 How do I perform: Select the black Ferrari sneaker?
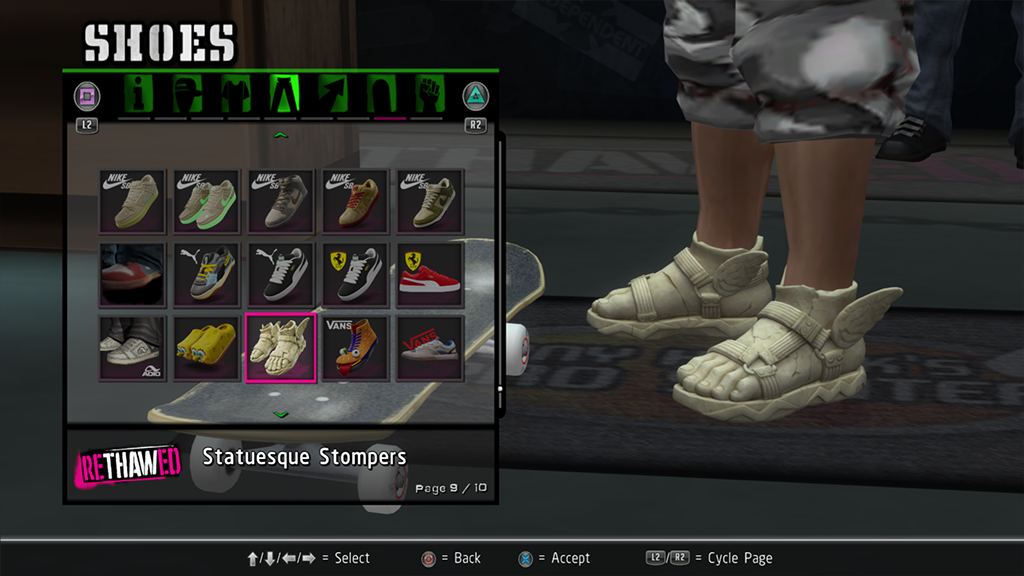pos(355,275)
